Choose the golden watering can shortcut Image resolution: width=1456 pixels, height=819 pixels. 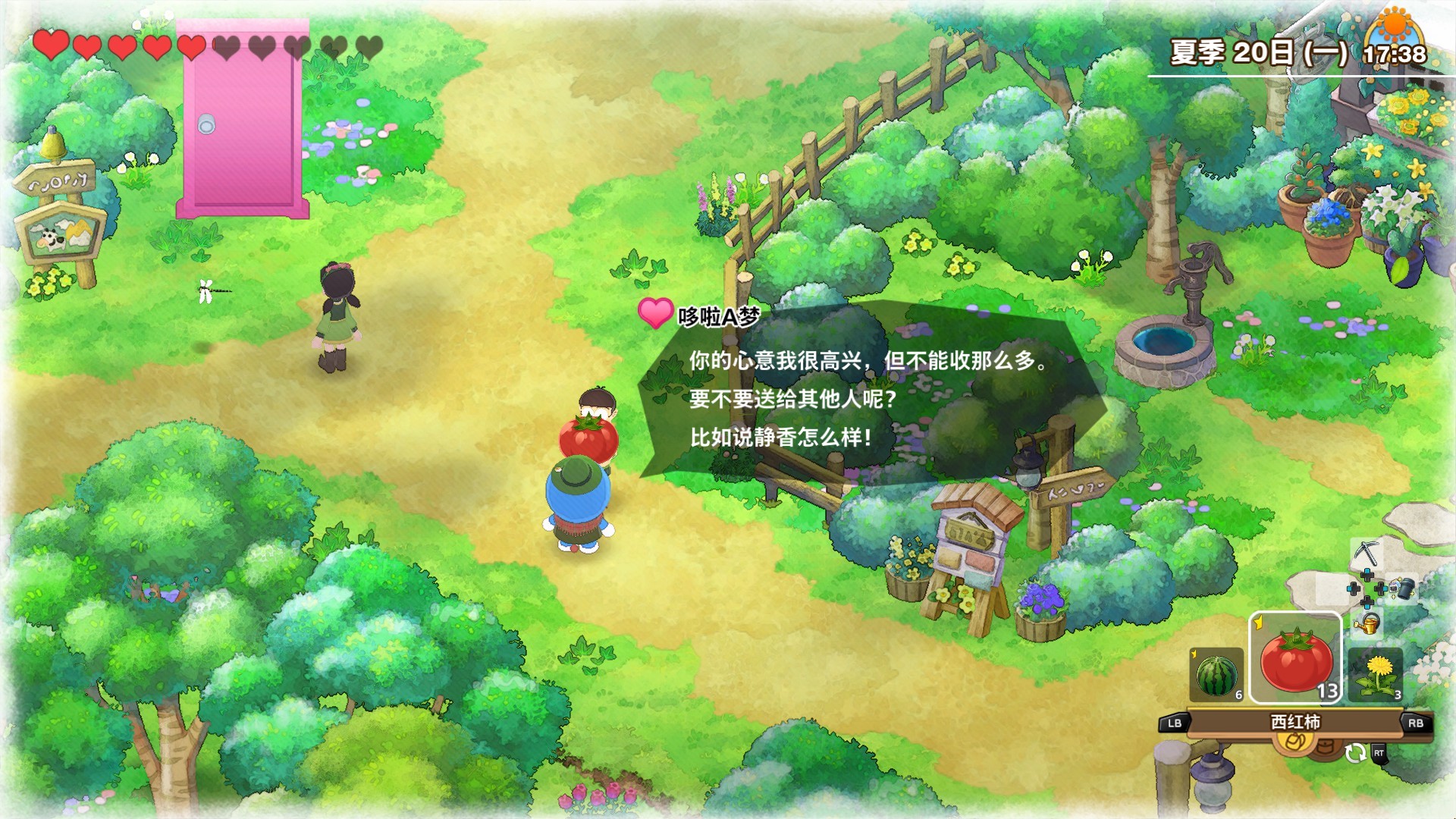[x=1367, y=624]
